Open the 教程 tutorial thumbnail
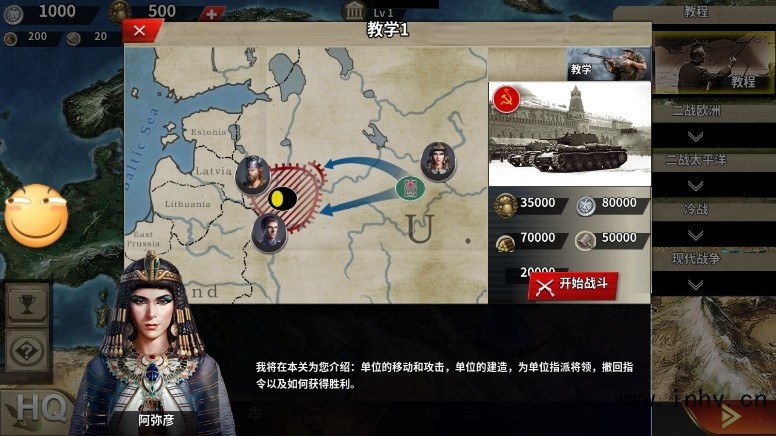The width and height of the screenshot is (776, 436). point(713,64)
